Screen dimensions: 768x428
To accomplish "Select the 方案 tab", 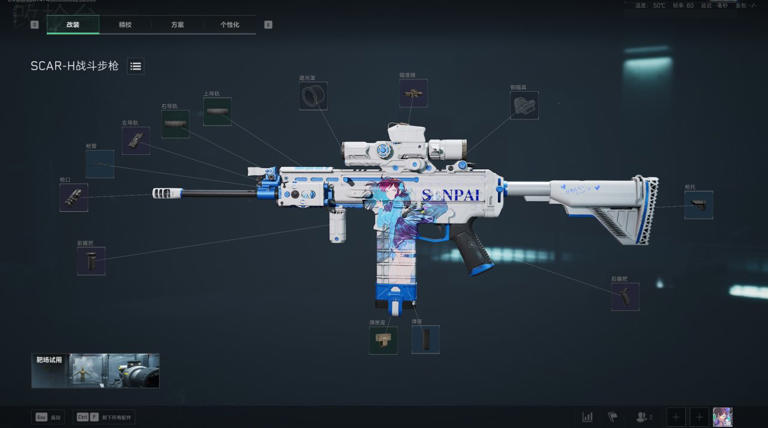I will point(177,24).
